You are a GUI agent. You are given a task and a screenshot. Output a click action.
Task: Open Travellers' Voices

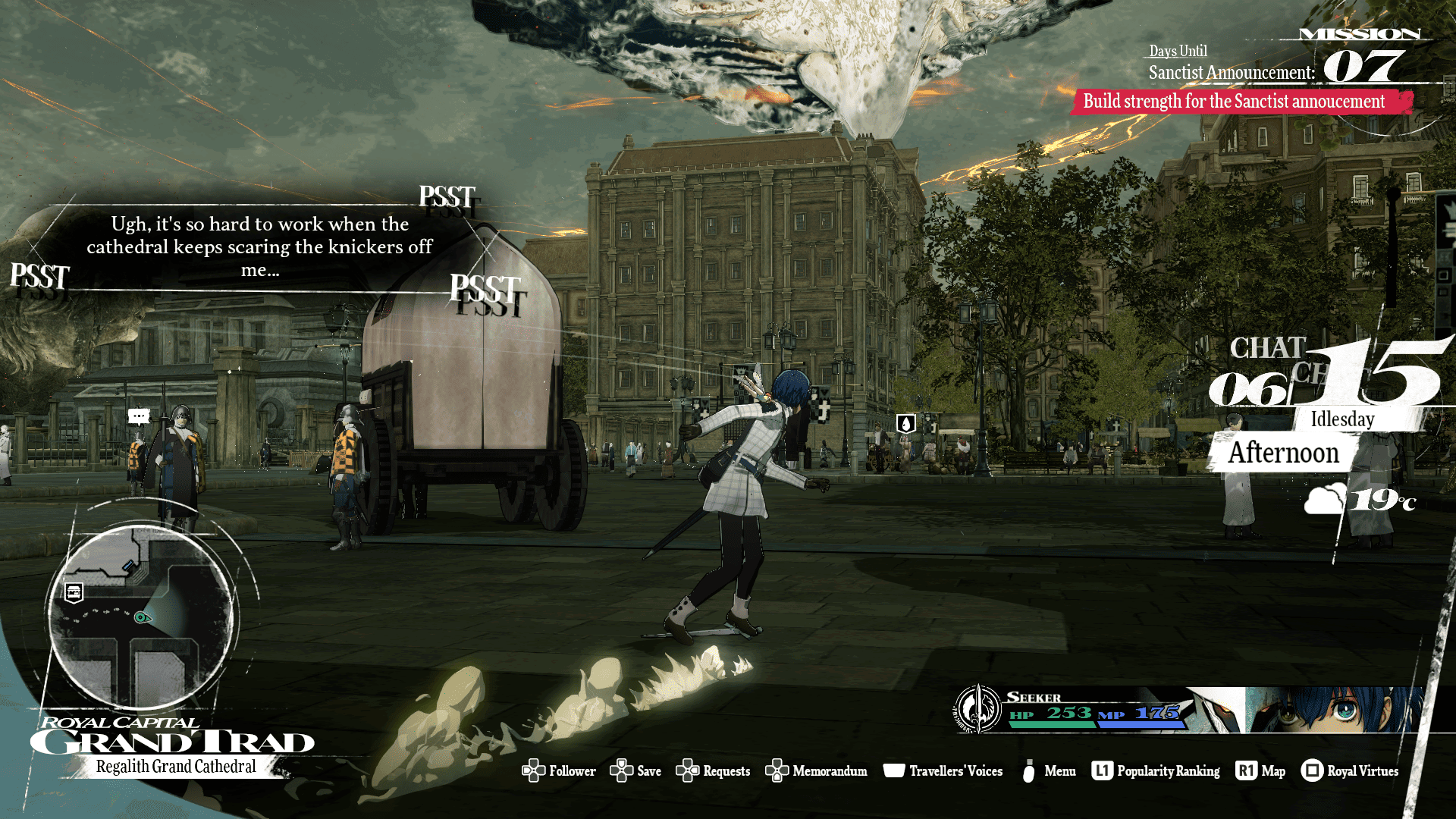(943, 771)
